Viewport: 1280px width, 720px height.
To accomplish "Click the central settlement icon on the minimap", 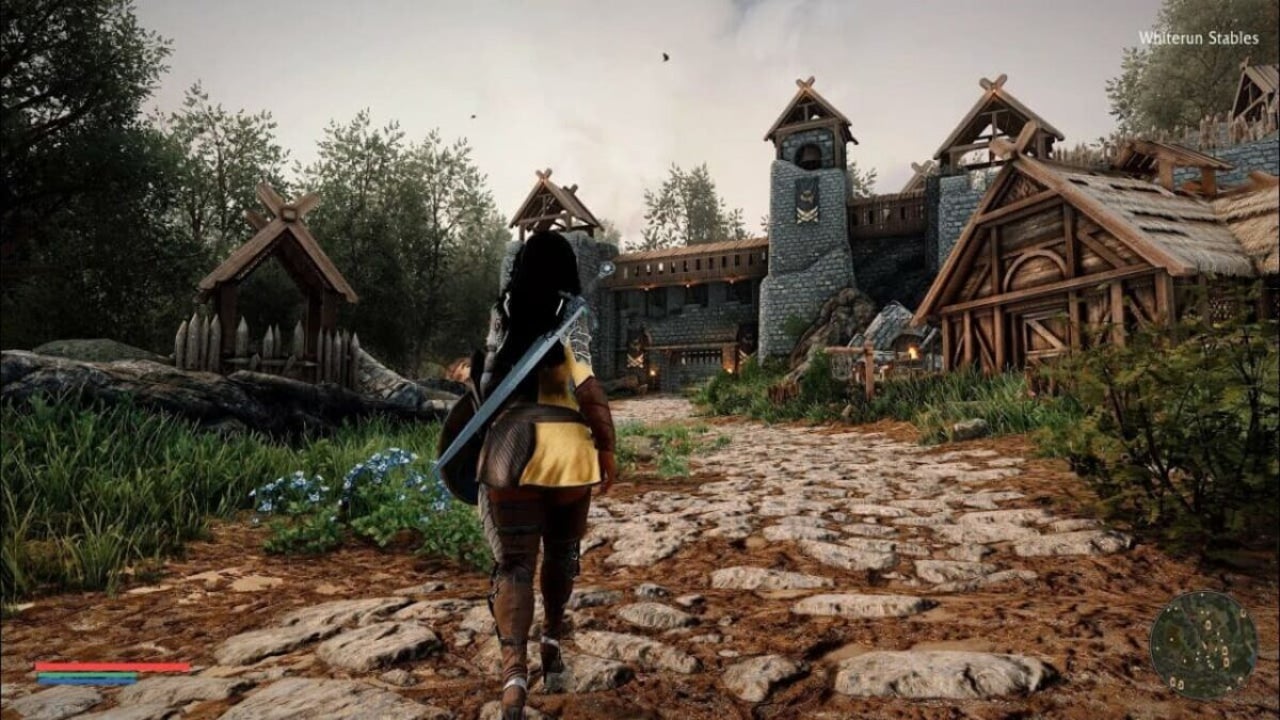I will (1207, 624).
